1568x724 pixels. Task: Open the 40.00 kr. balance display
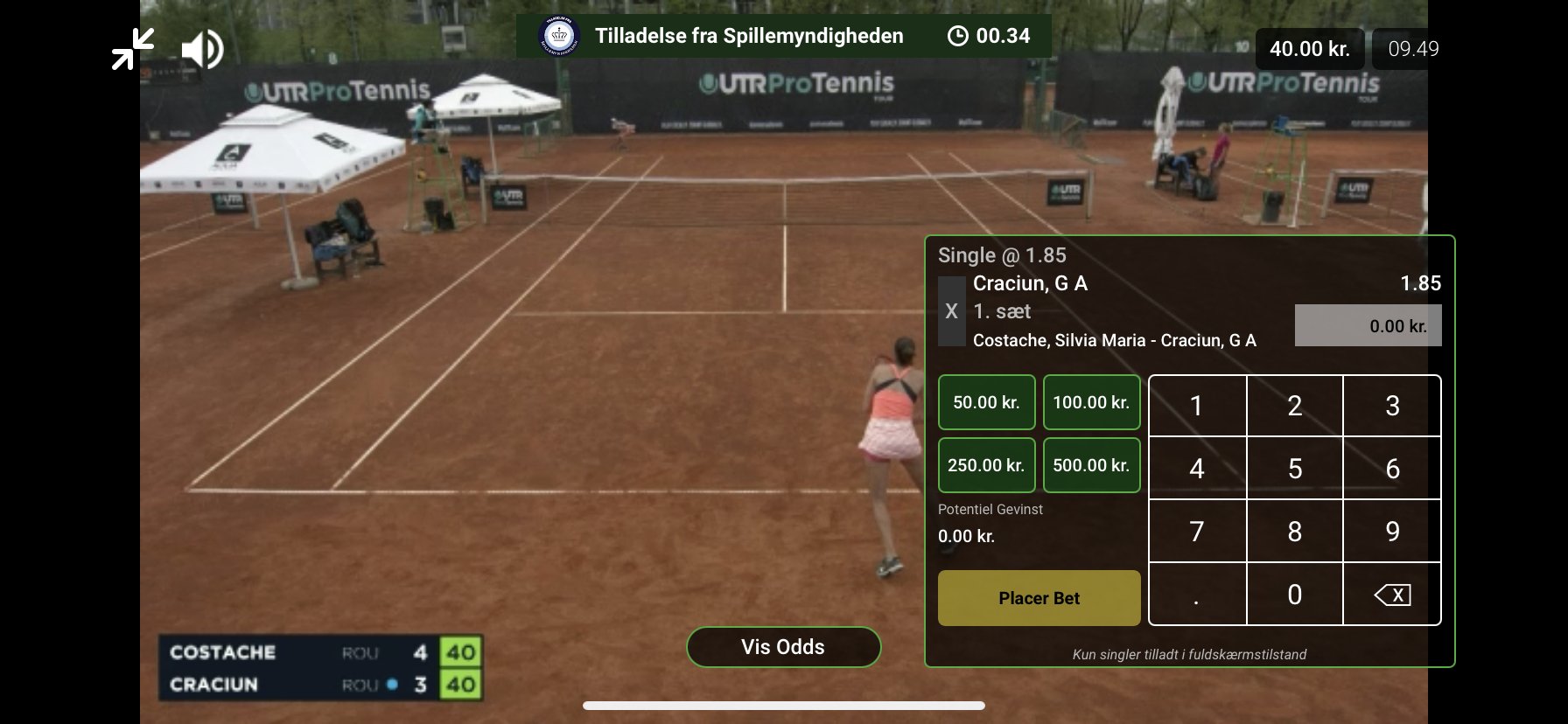coord(1309,49)
